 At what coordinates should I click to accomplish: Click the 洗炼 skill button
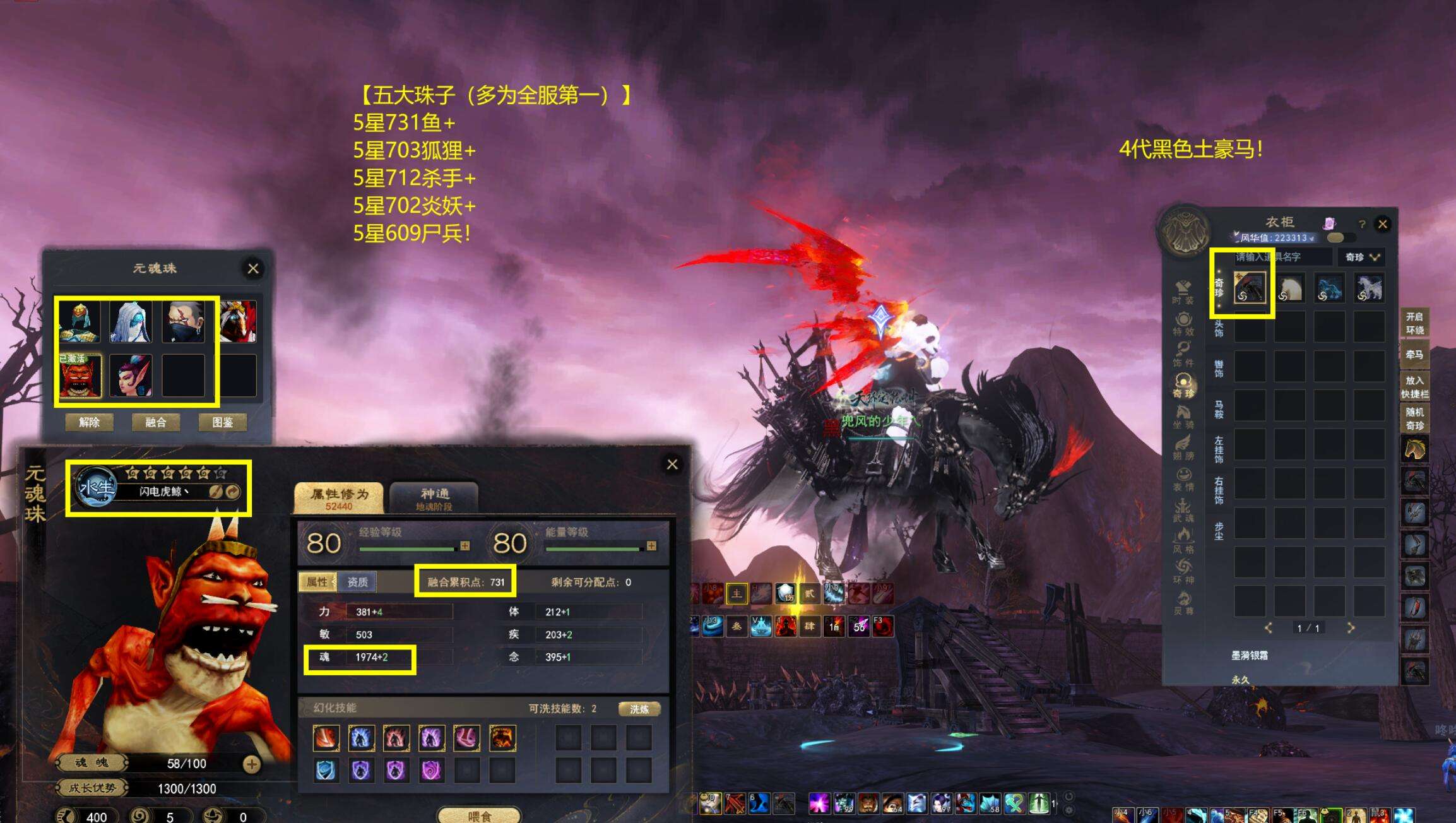[x=639, y=709]
